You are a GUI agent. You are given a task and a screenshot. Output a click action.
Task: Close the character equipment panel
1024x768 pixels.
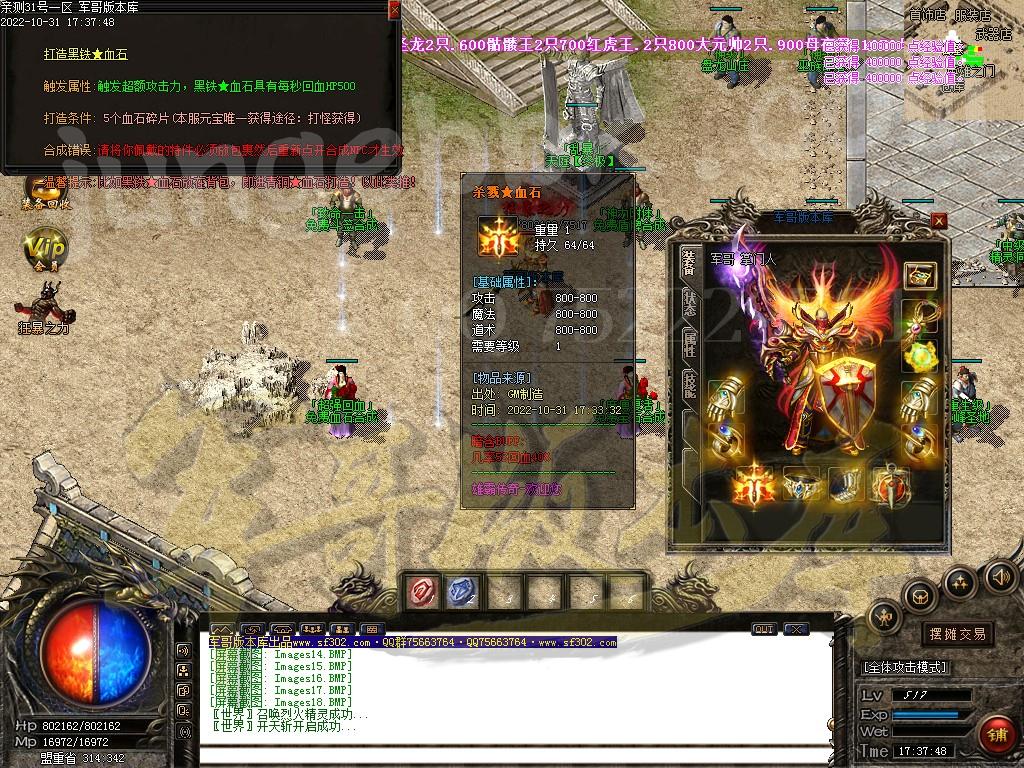938,221
